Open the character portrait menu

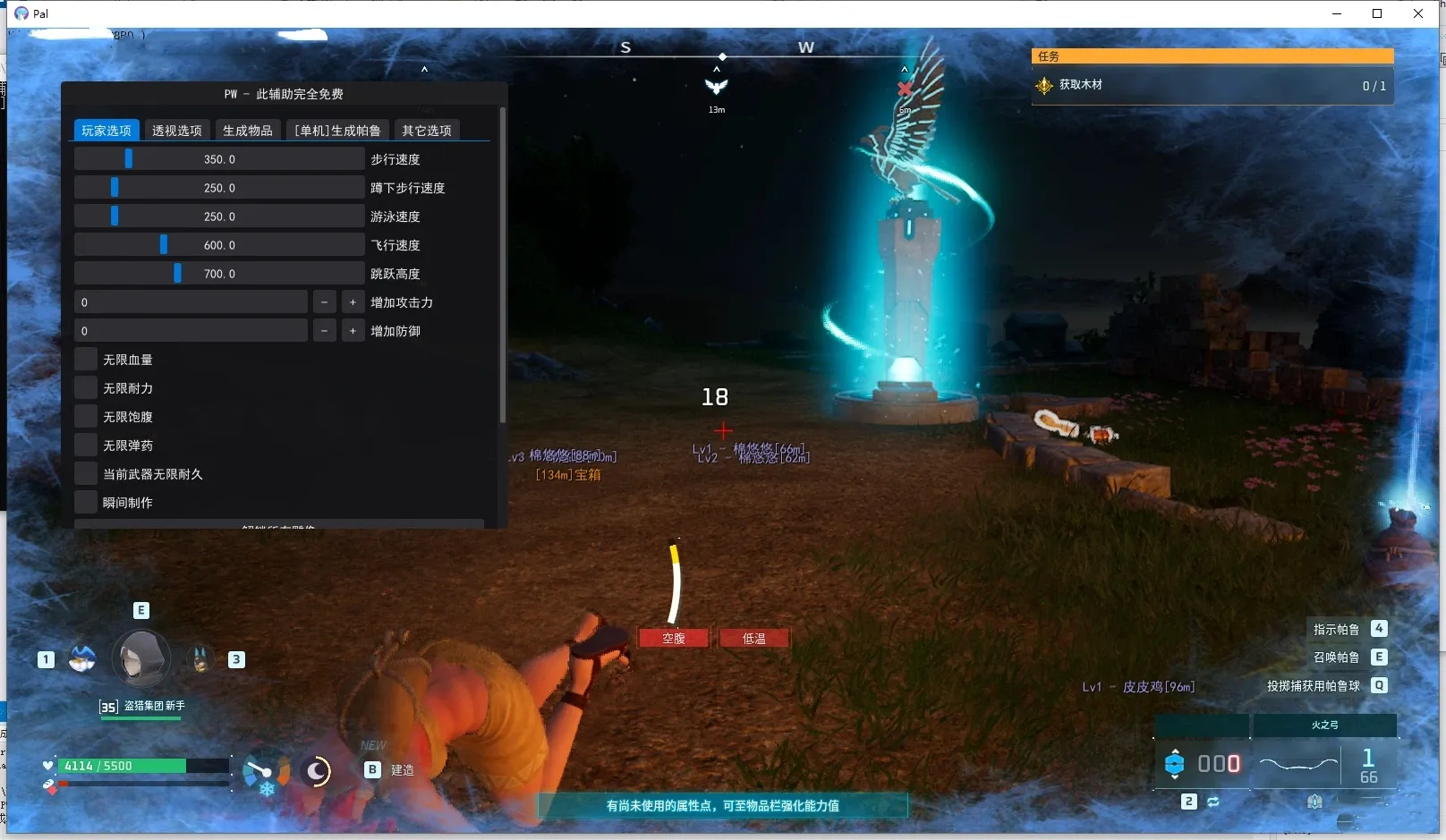pyautogui.click(x=141, y=659)
